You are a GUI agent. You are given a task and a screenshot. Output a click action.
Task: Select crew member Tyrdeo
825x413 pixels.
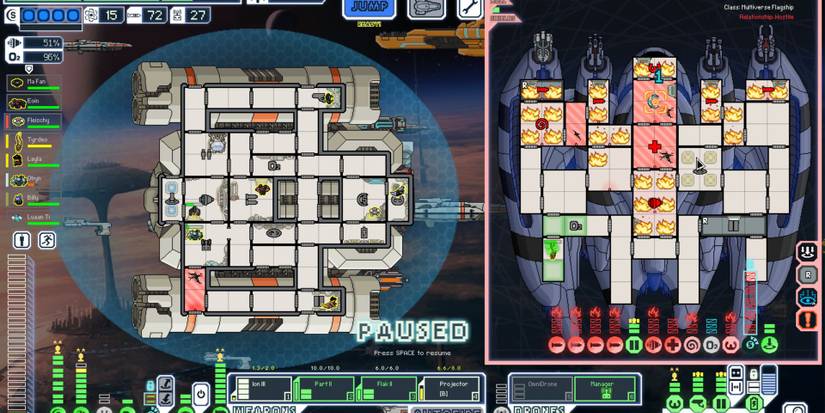point(32,140)
